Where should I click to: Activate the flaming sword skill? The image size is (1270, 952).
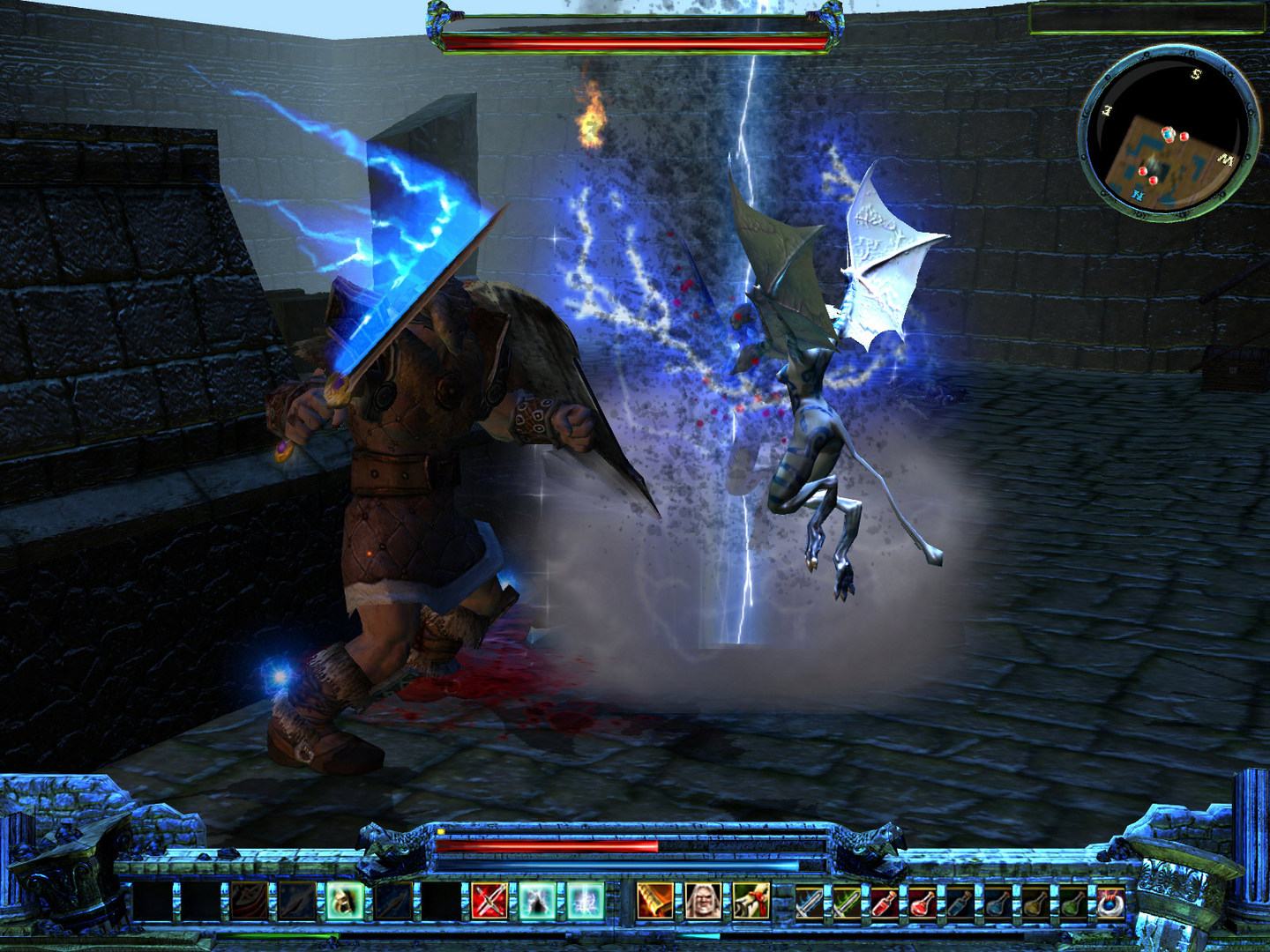pos(654,901)
